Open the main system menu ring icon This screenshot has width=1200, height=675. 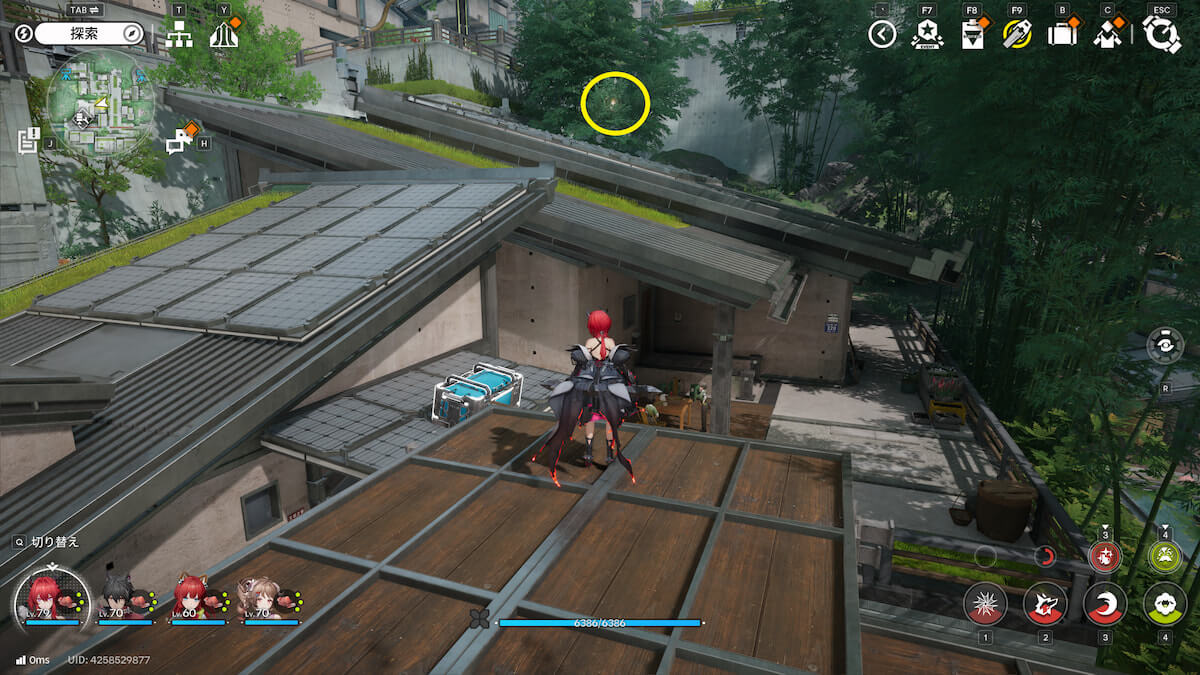1162,34
